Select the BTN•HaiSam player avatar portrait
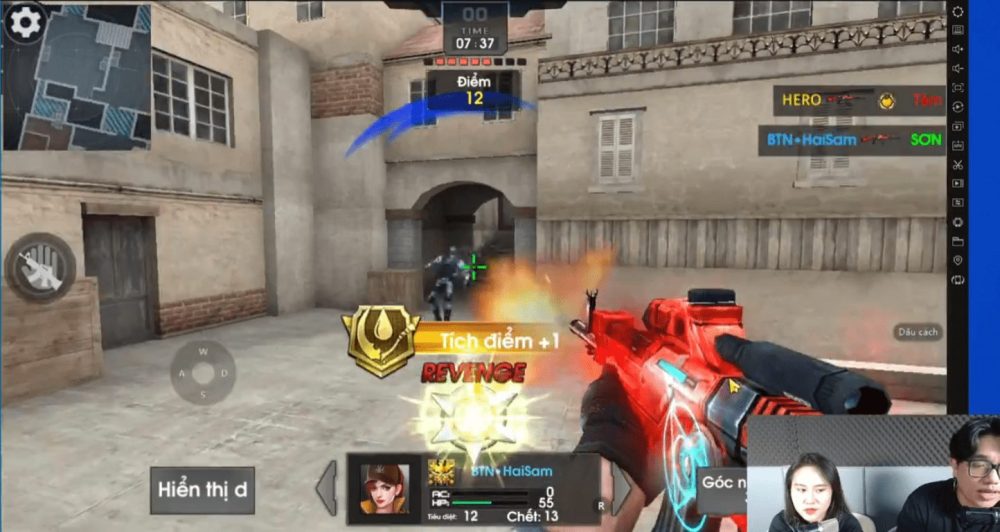The height and width of the screenshot is (532, 1000). pyautogui.click(x=384, y=488)
